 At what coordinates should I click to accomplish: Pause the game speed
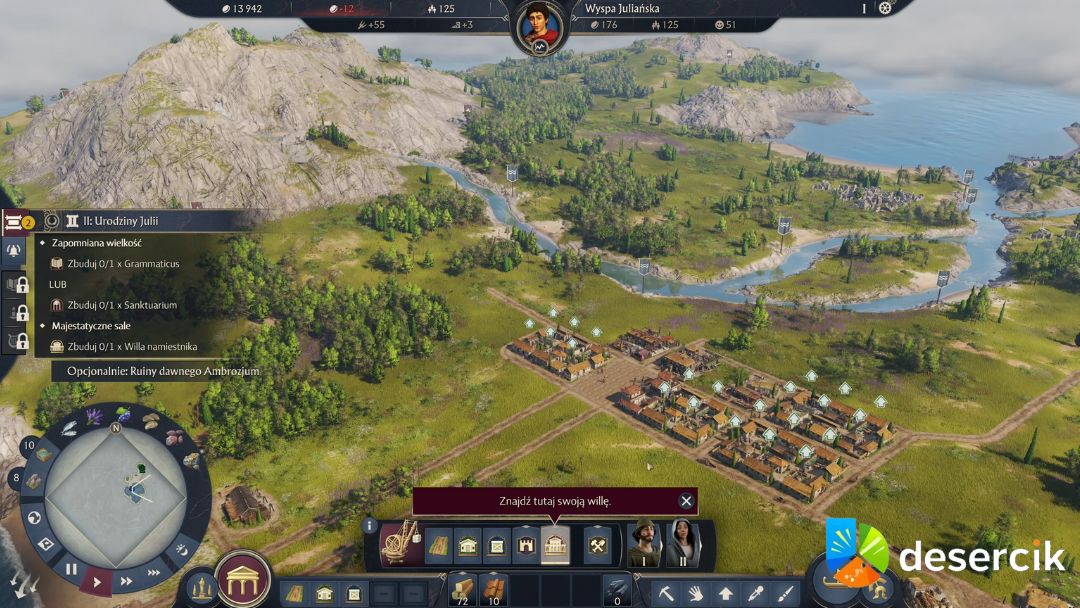71,569
